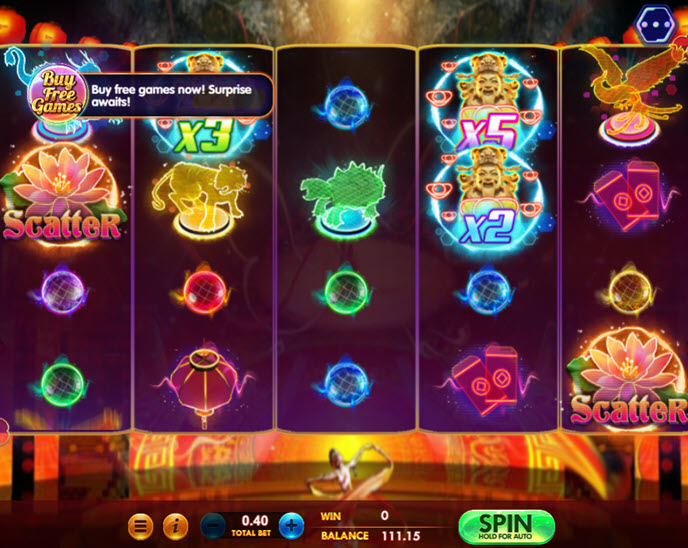
Task: Spin the reels with the green SPIN button
Action: [506, 525]
